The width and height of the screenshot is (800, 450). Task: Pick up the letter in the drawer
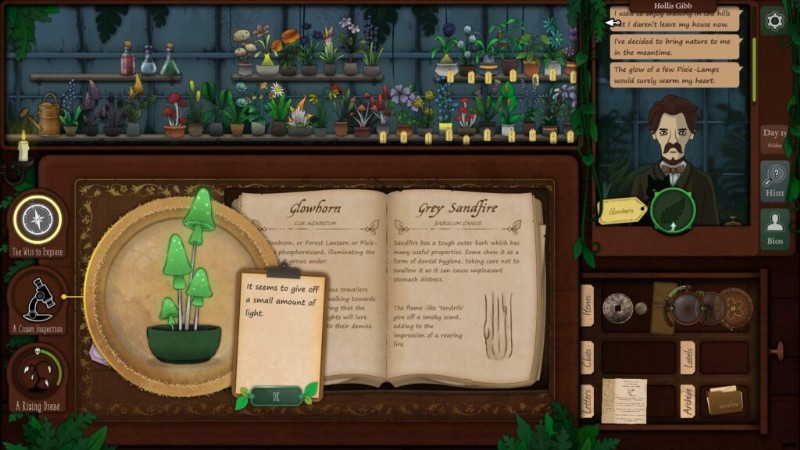pos(625,399)
